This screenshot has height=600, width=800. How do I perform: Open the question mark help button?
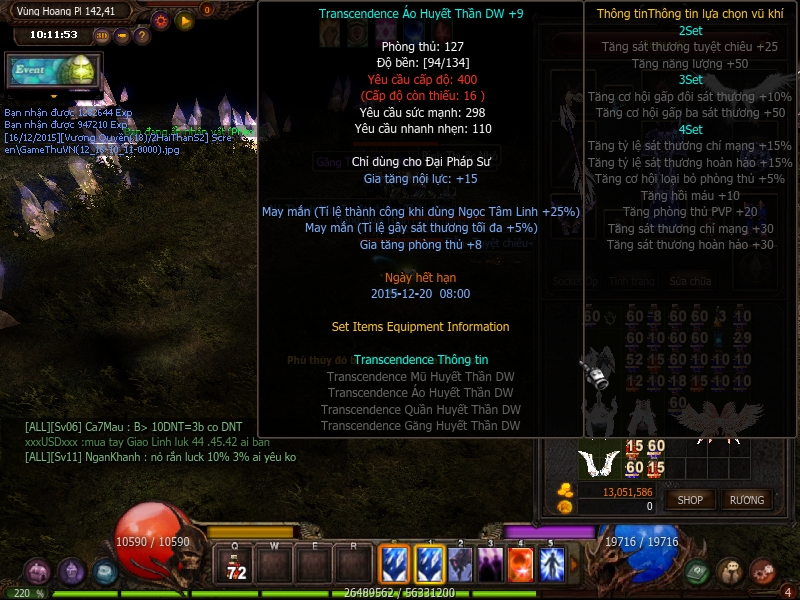tap(142, 35)
